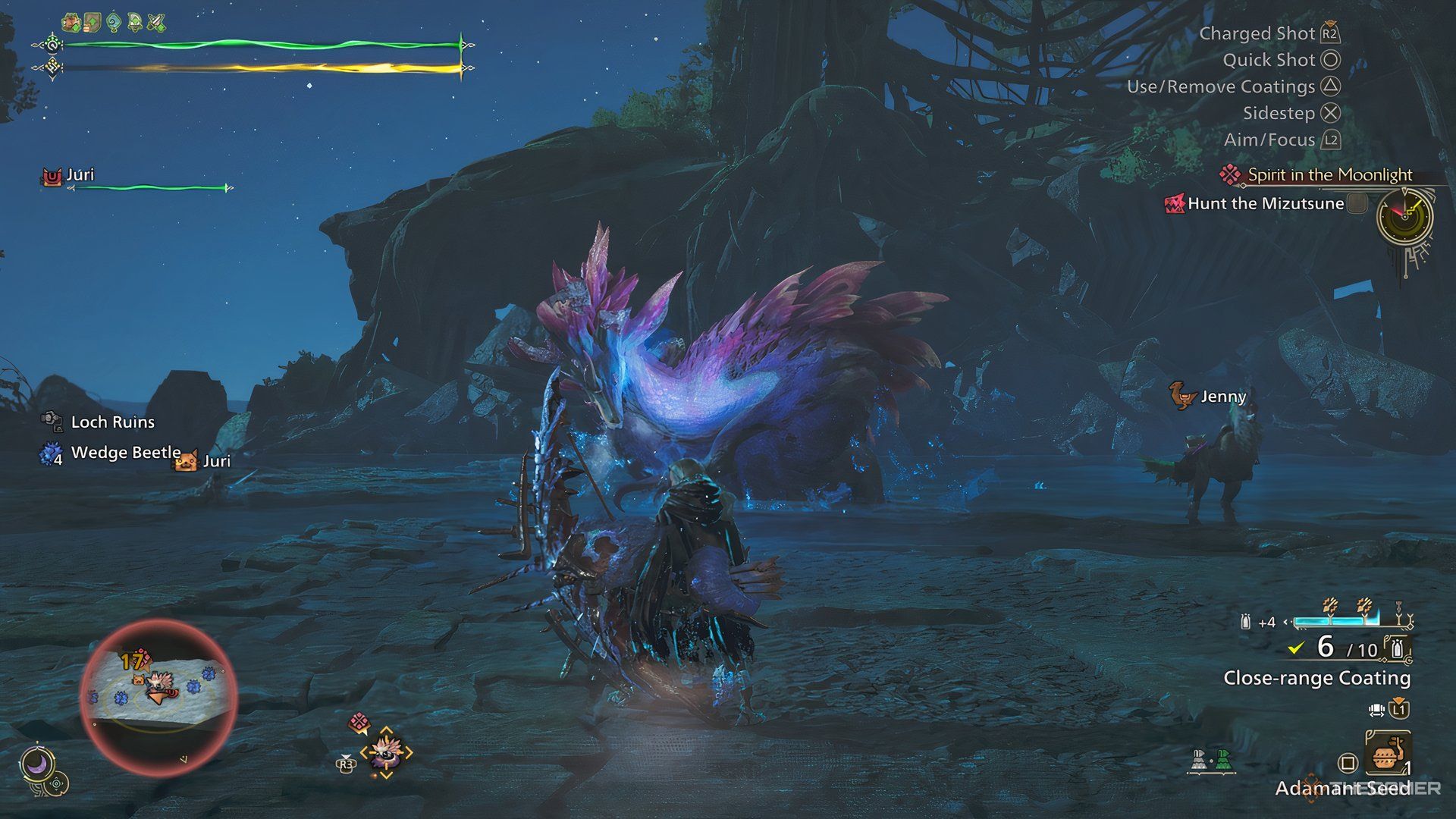Click the Loch Ruins location label

[112, 422]
